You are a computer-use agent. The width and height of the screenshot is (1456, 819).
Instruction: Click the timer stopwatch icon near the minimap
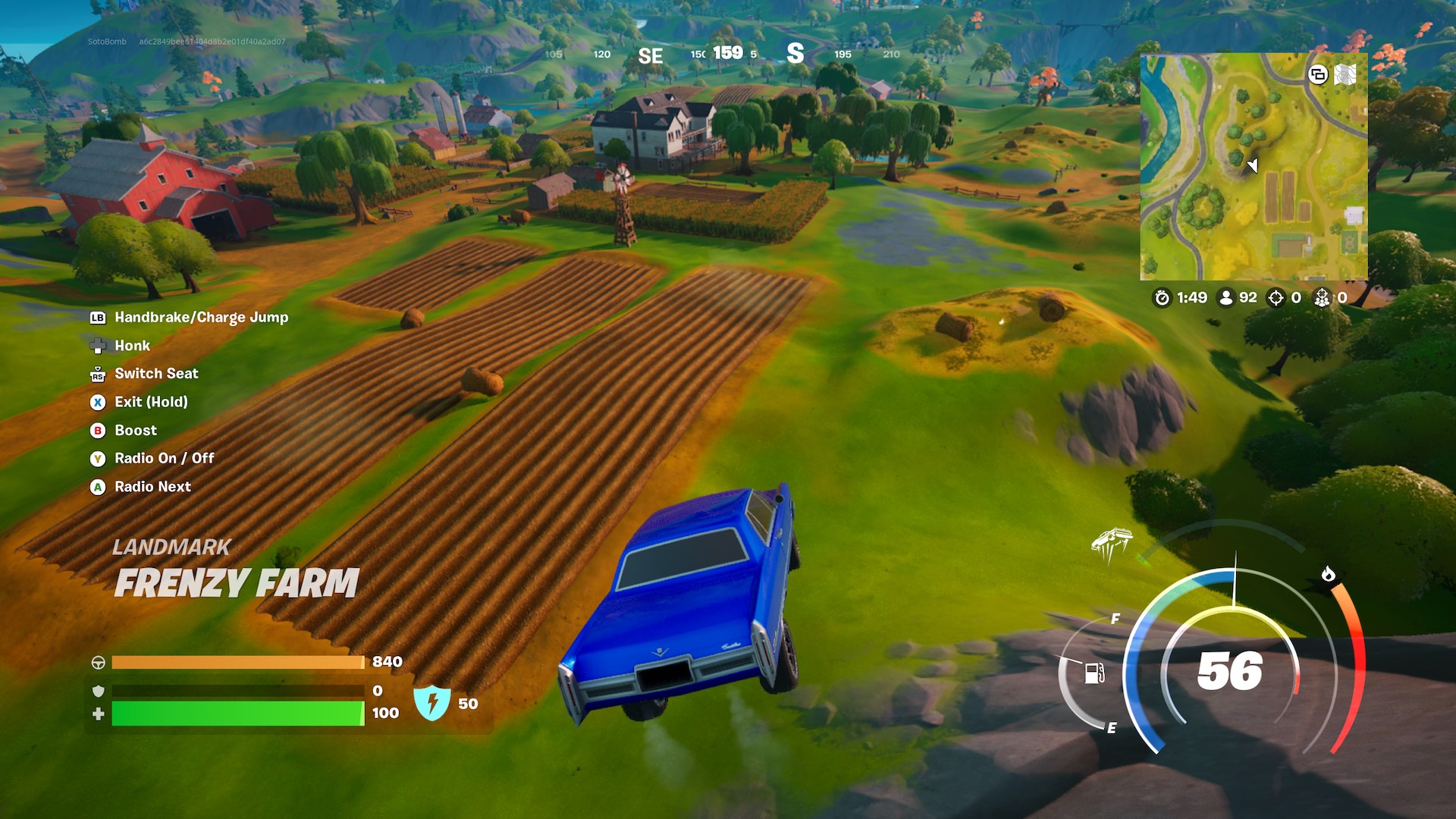(1161, 297)
